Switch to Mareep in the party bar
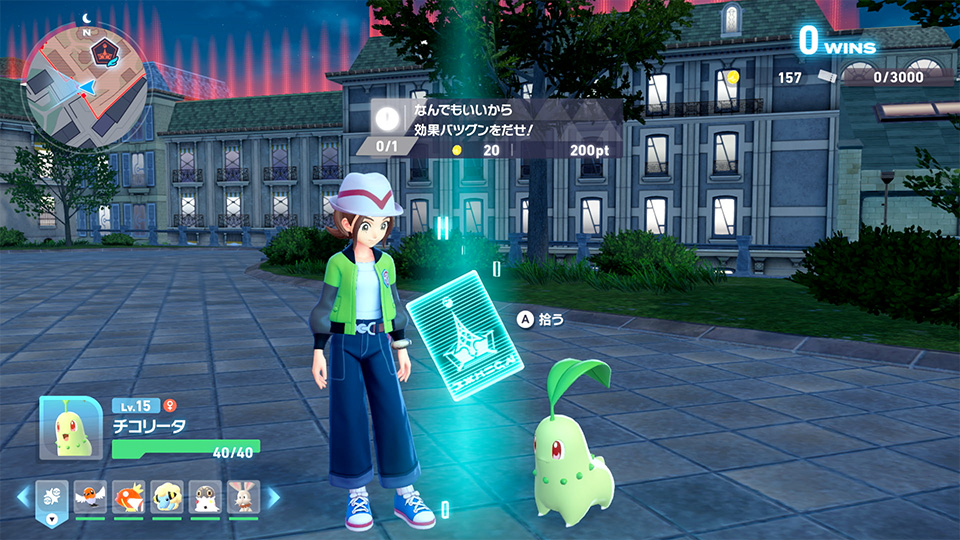This screenshot has width=960, height=540. 167,497
